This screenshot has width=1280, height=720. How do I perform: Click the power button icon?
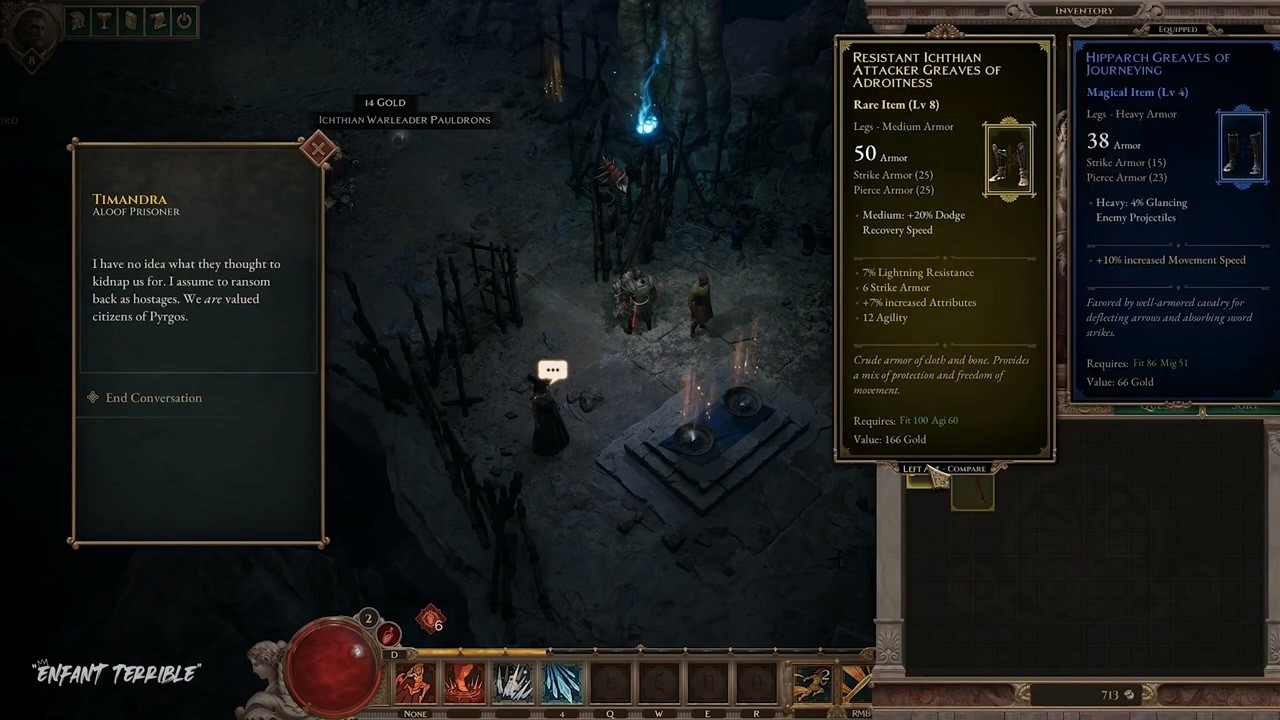pyautogui.click(x=184, y=20)
